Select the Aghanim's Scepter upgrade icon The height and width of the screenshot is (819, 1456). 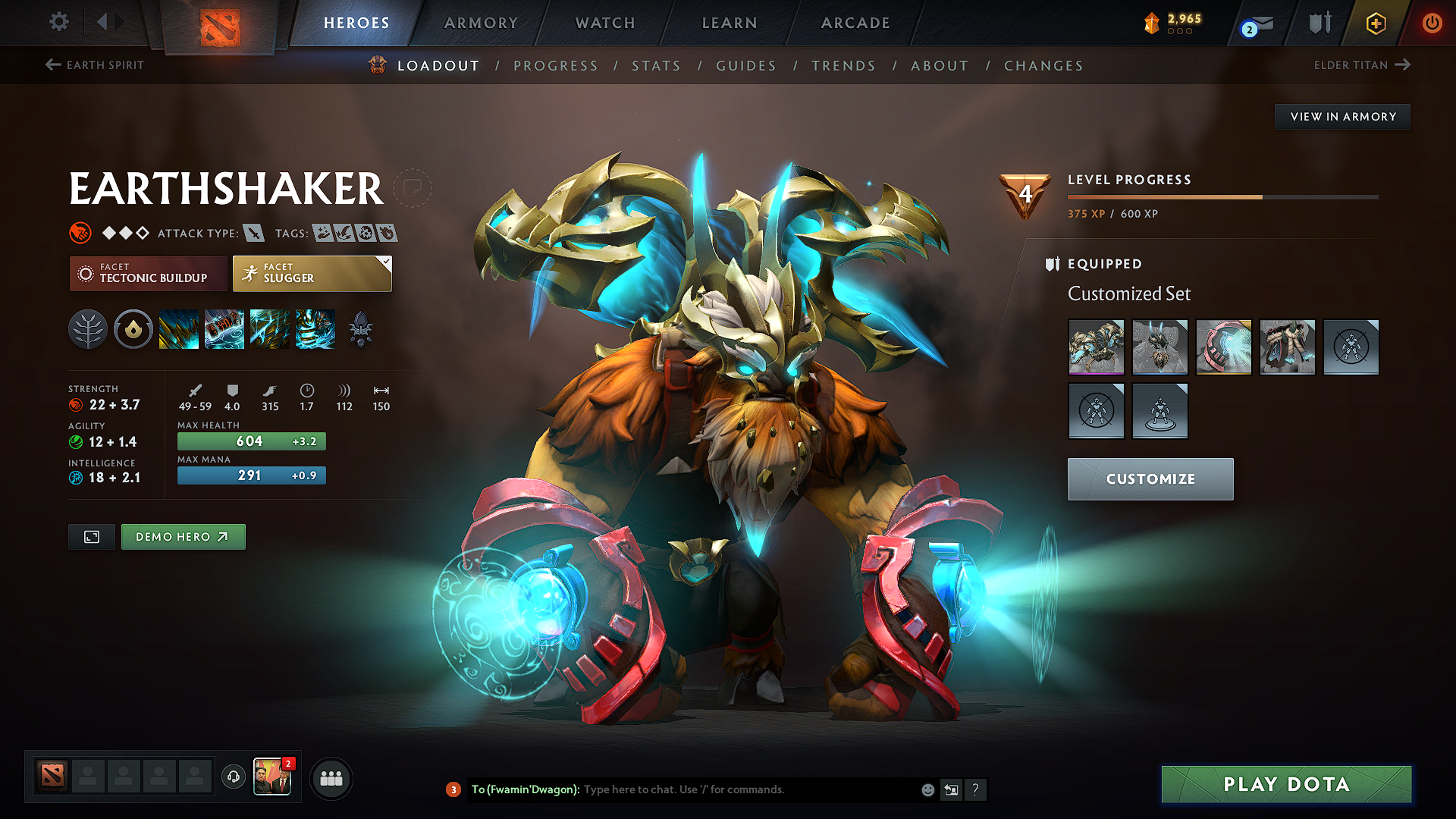pyautogui.click(x=361, y=329)
